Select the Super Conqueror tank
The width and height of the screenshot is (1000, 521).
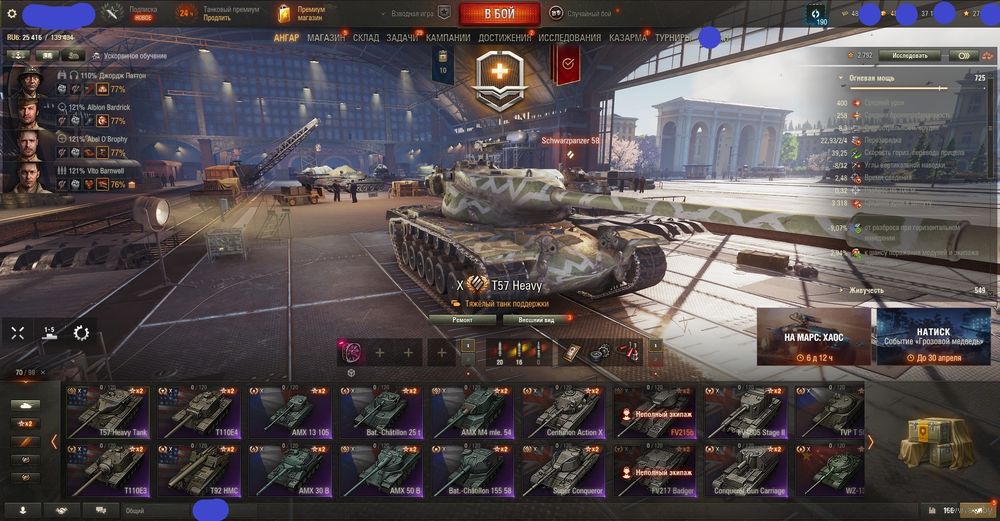click(563, 468)
